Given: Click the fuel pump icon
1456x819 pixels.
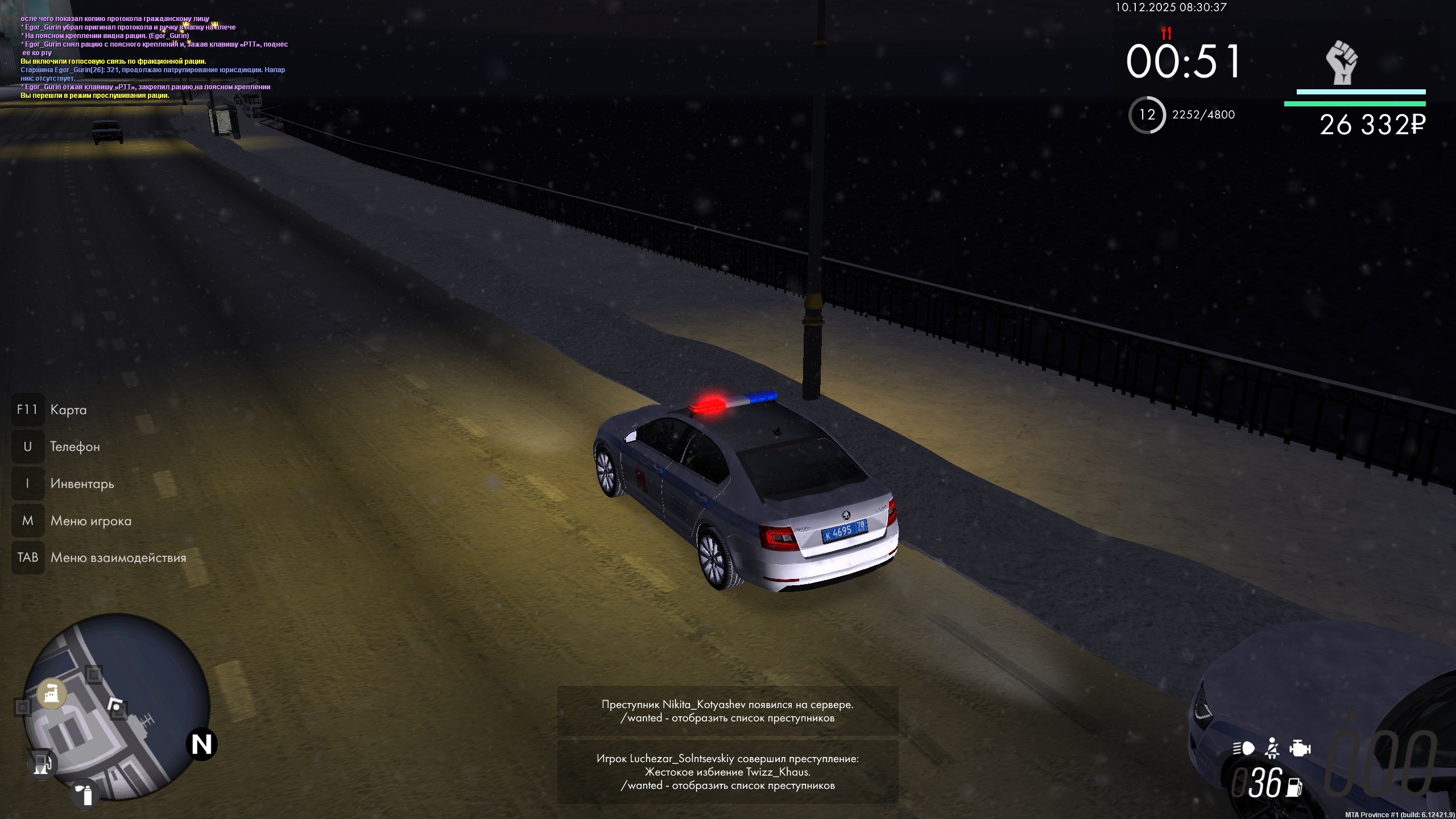Looking at the screenshot, I should (x=1294, y=787).
